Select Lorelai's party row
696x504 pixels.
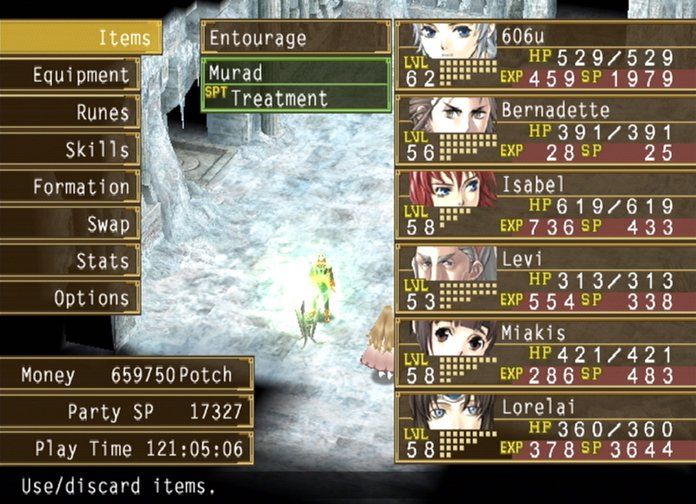(x=546, y=428)
